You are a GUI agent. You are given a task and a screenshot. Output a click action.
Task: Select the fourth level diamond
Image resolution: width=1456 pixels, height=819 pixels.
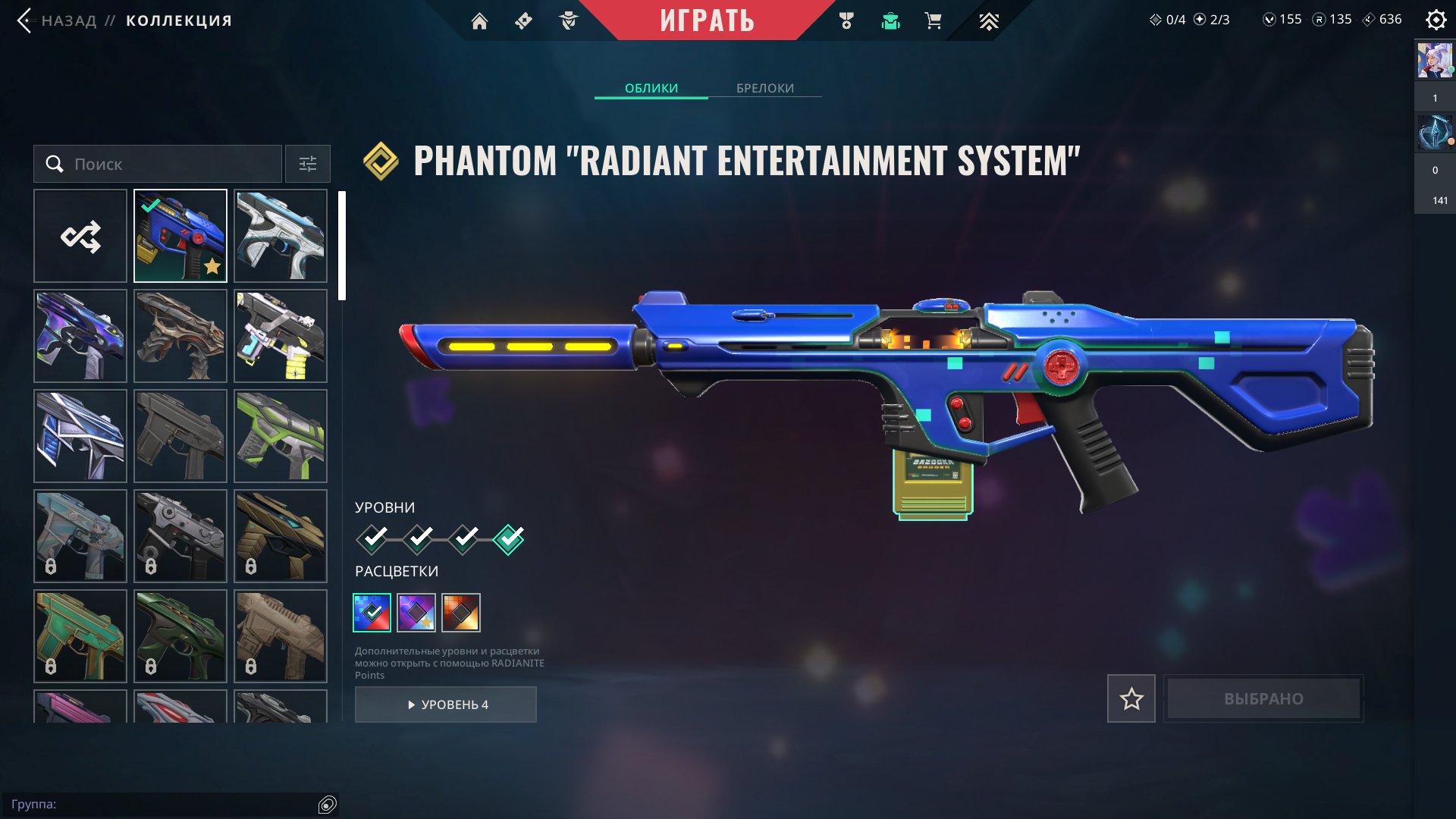point(509,539)
